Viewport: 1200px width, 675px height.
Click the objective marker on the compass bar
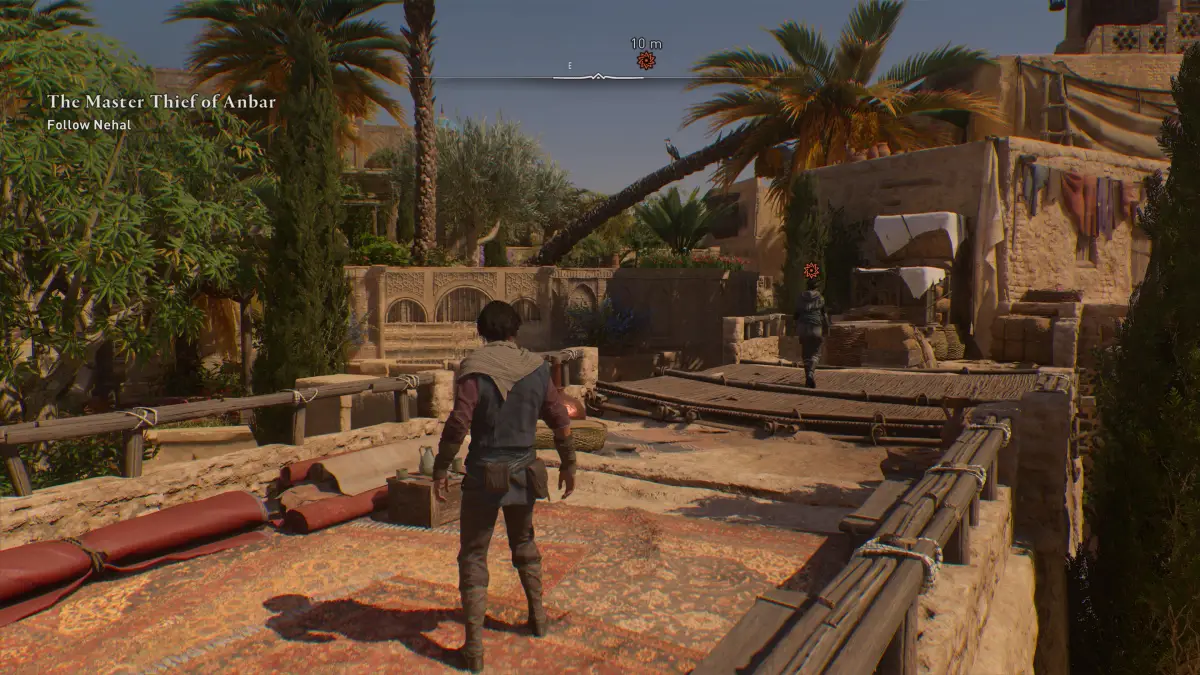coord(646,62)
